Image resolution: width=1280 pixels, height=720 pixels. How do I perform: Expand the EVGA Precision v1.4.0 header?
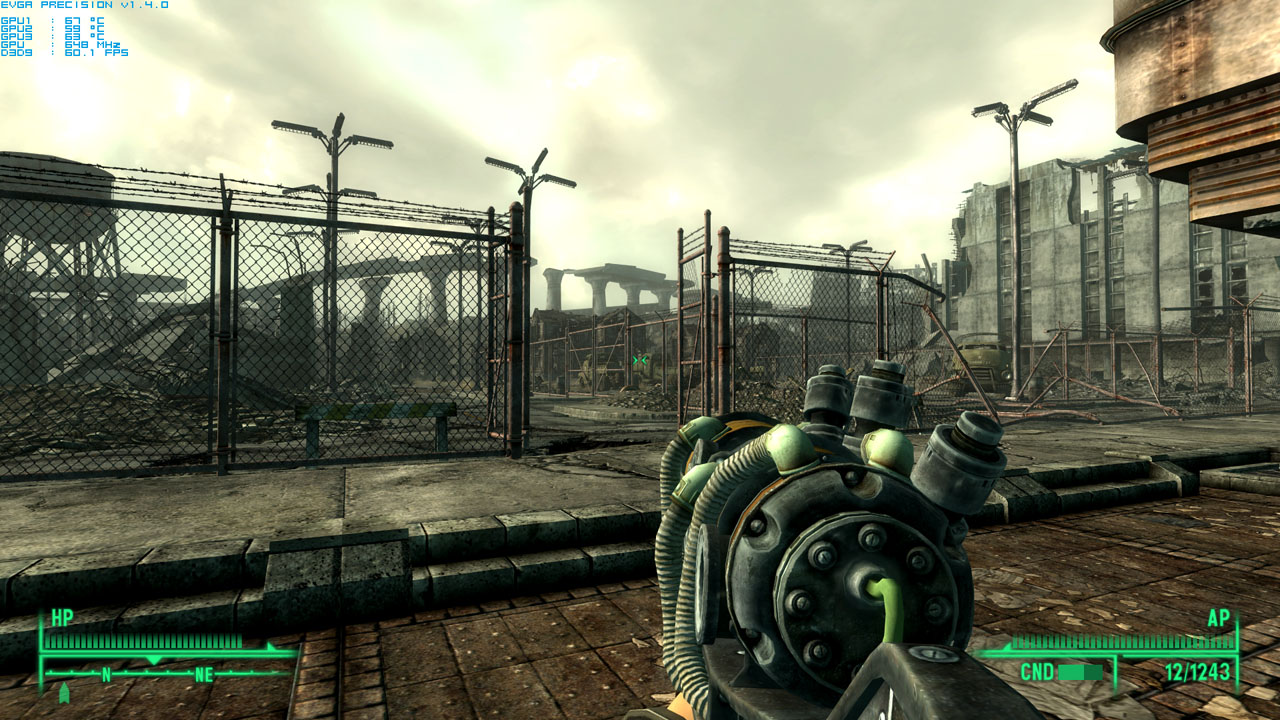pyautogui.click(x=83, y=4)
